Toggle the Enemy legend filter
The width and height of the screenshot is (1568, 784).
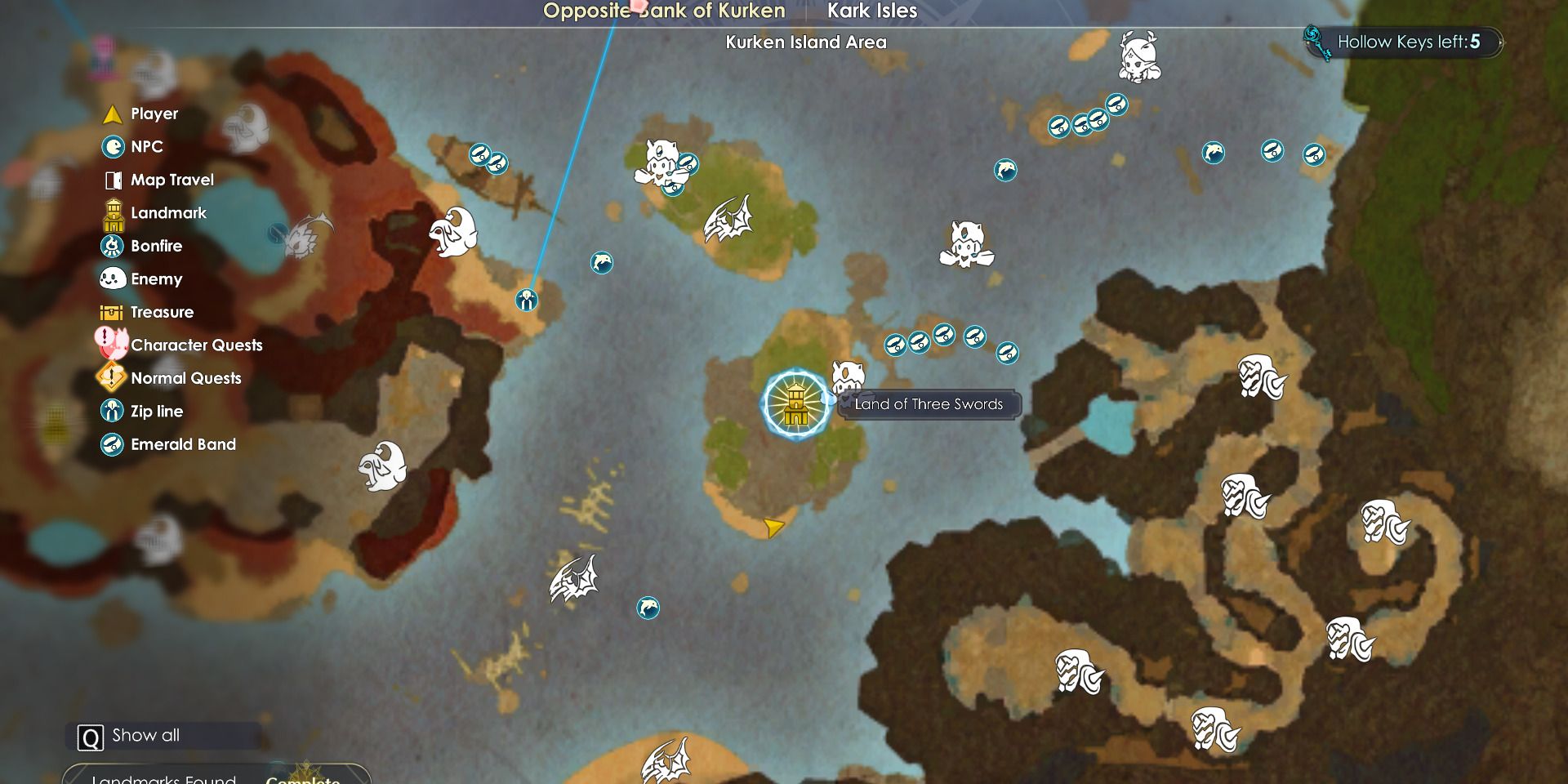pyautogui.click(x=142, y=279)
